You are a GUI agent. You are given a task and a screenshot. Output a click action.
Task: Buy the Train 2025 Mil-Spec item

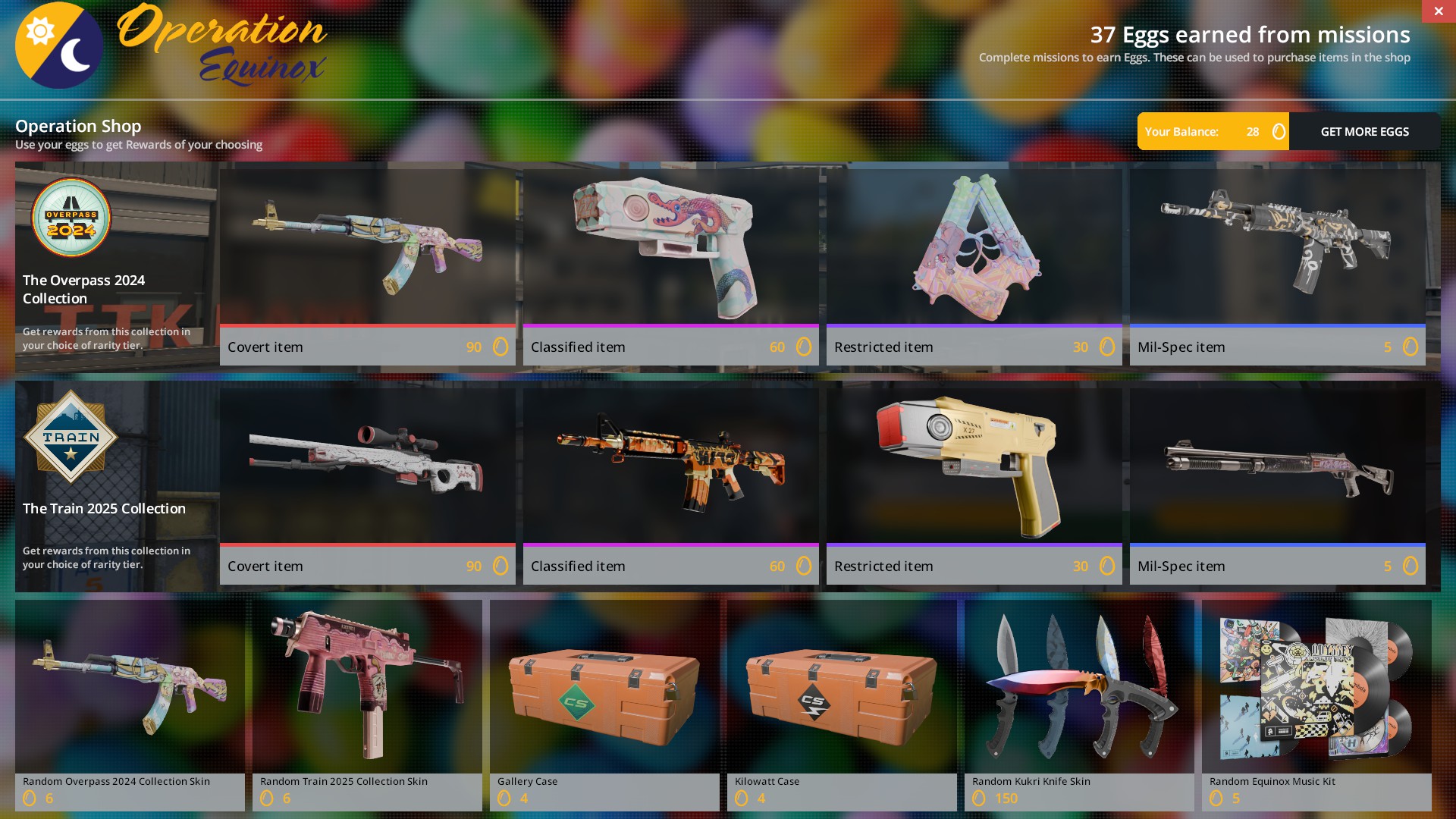point(1277,486)
